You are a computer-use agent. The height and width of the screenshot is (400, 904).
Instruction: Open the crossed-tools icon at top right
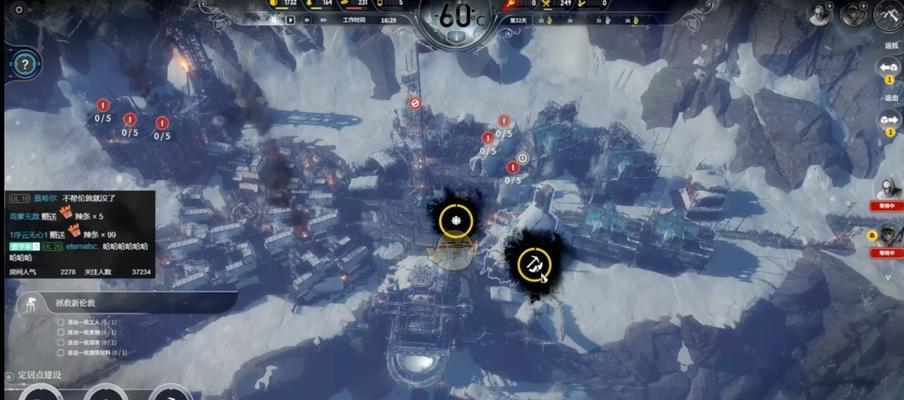click(889, 14)
